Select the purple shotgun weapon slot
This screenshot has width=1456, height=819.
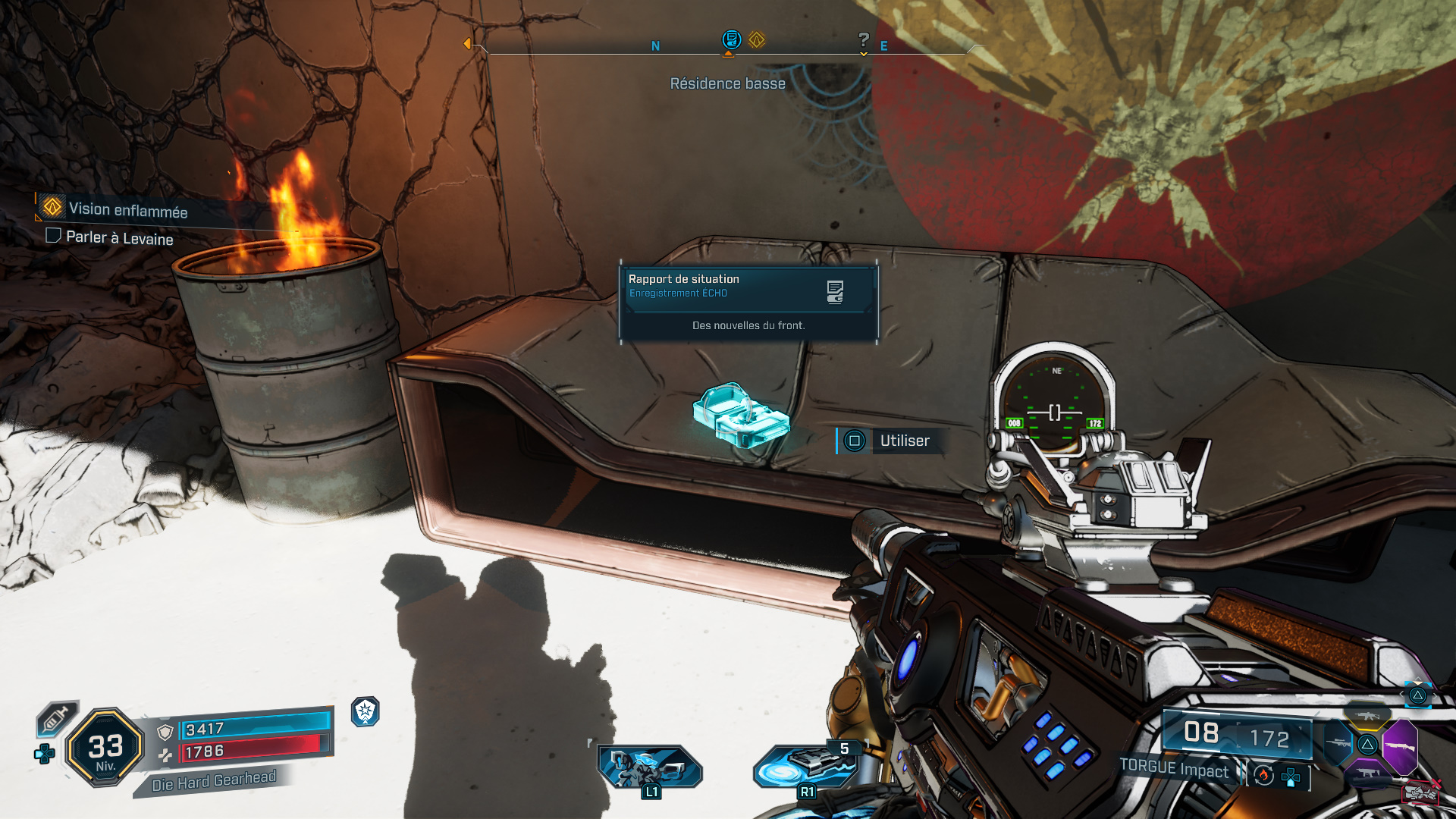coord(1400,746)
